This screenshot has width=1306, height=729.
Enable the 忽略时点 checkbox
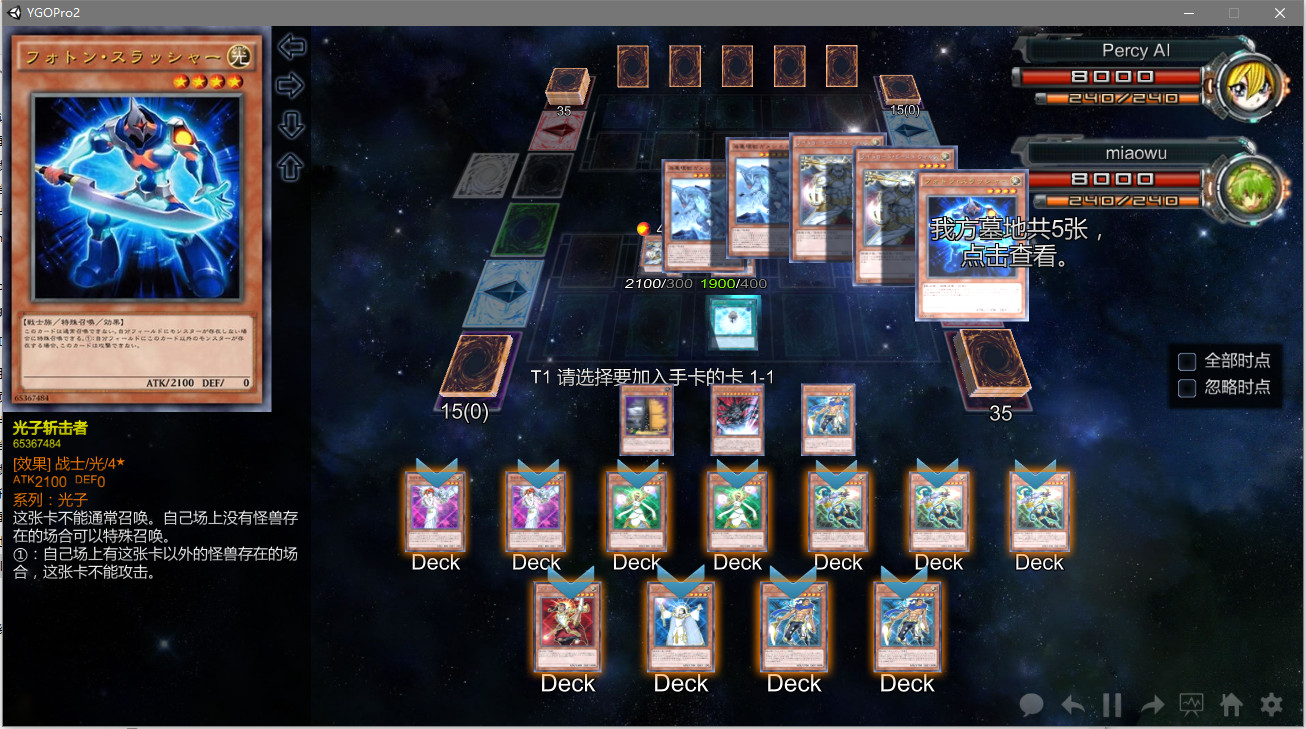tap(1187, 387)
